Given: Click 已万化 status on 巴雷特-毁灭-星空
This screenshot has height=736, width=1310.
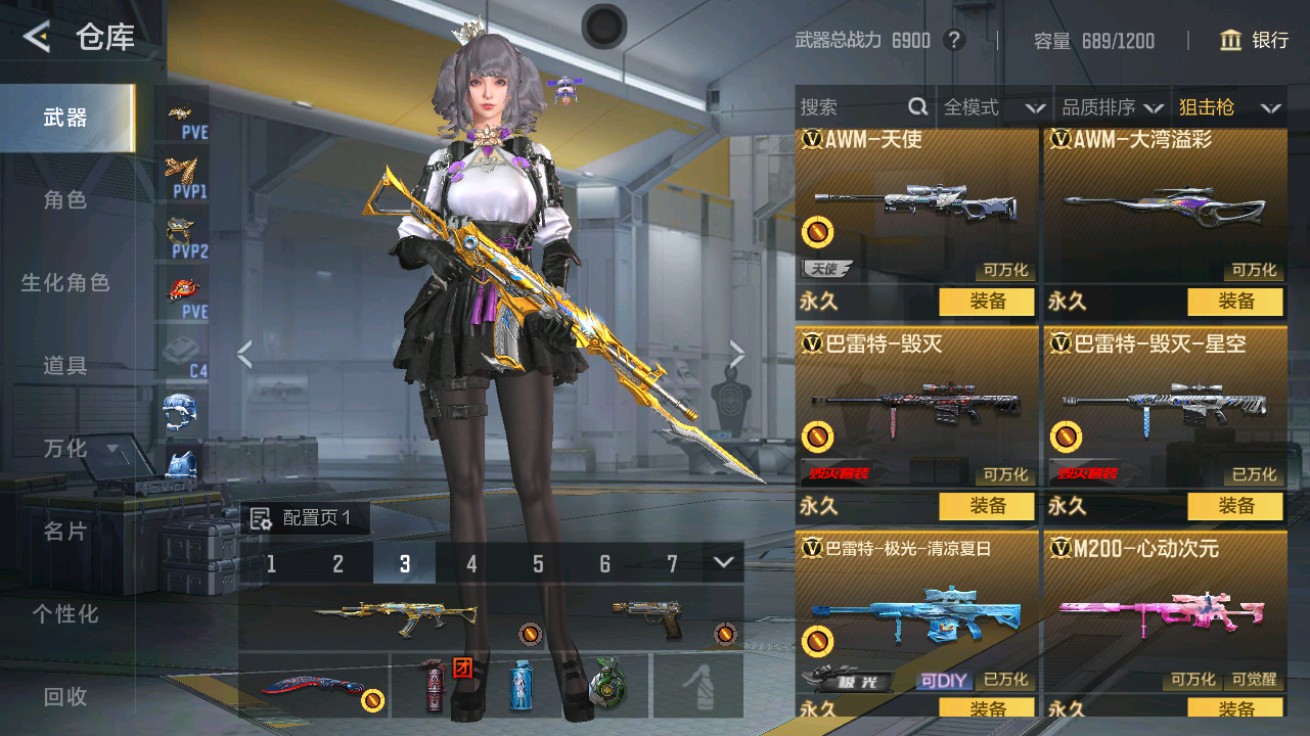Looking at the screenshot, I should pos(1255,477).
